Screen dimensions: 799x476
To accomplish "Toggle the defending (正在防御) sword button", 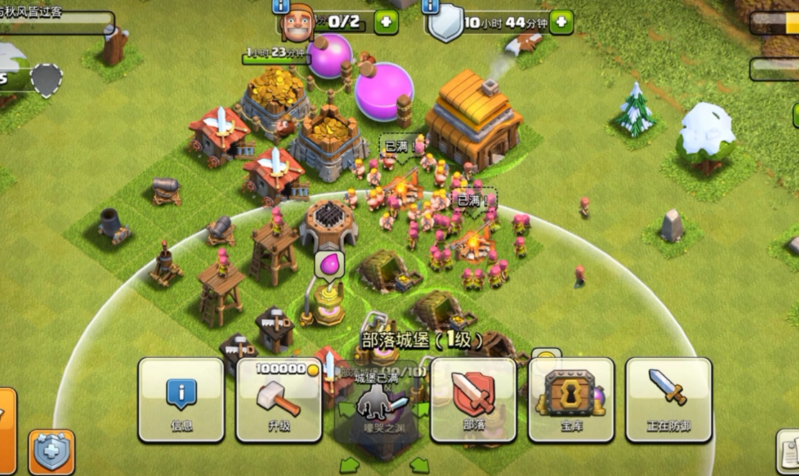I will (x=668, y=400).
